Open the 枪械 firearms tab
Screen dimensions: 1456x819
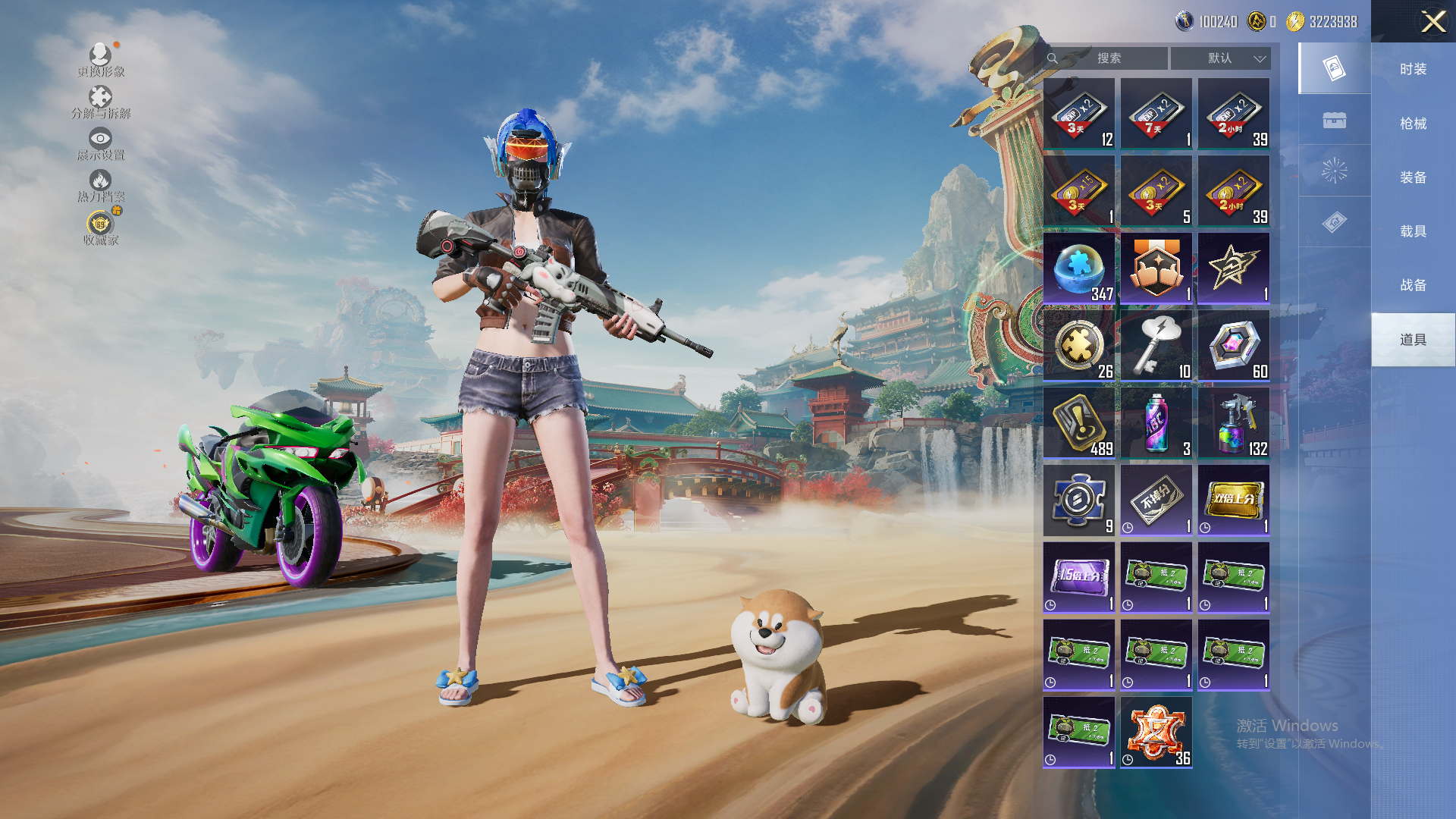(1413, 124)
